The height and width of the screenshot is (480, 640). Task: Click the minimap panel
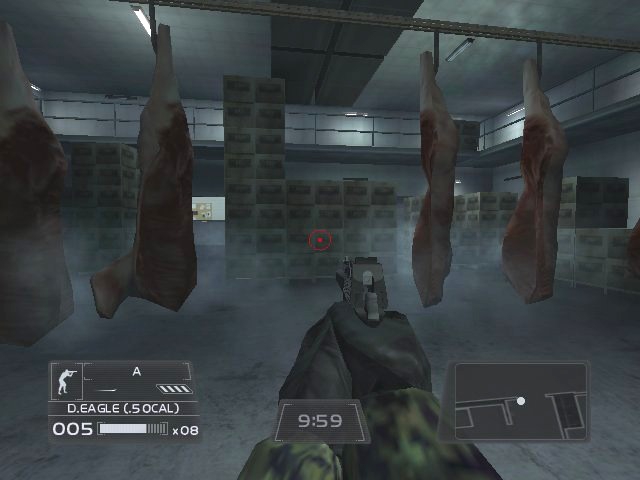click(x=520, y=401)
